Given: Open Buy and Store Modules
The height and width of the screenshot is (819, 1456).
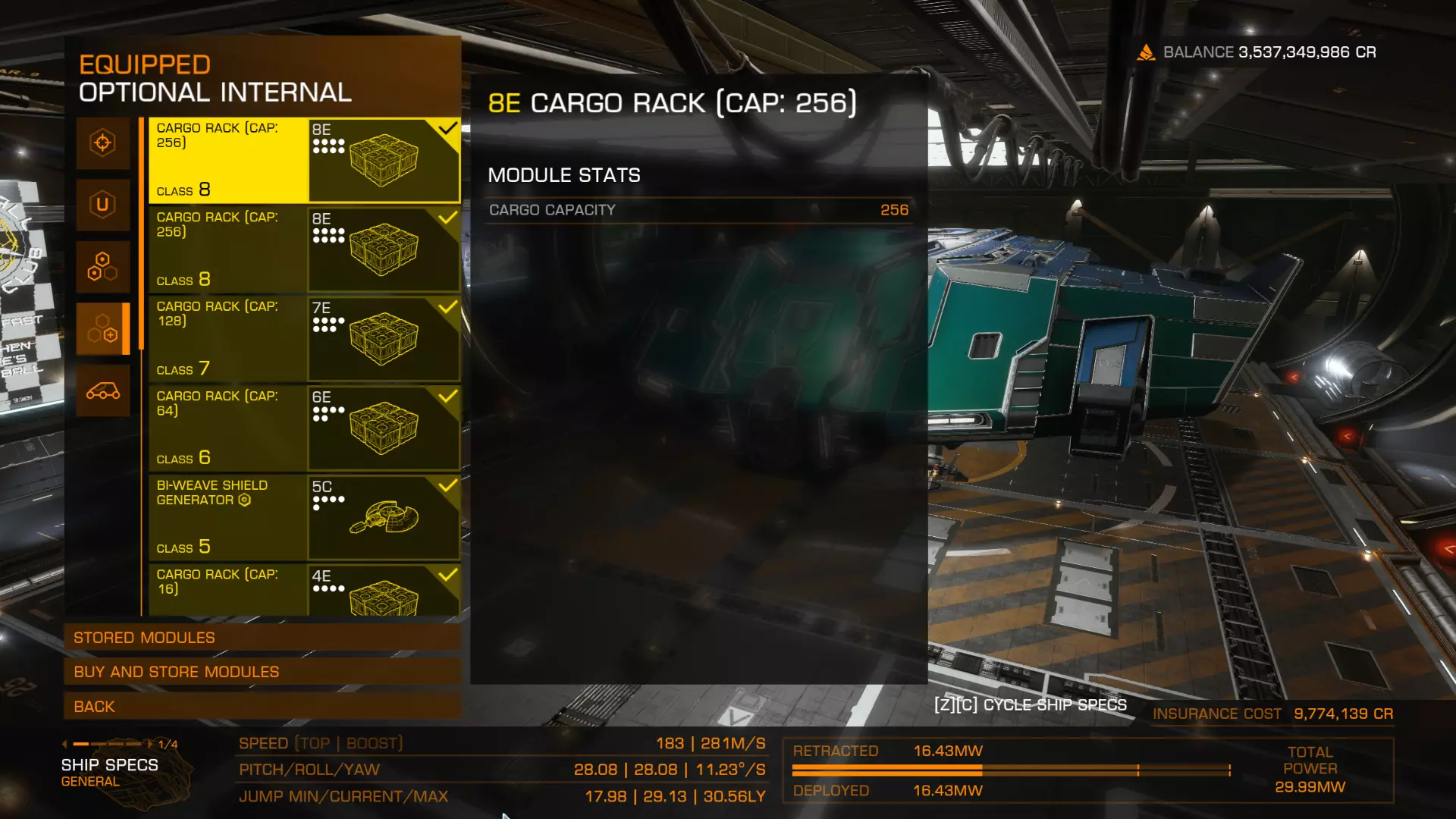Looking at the screenshot, I should point(262,672).
